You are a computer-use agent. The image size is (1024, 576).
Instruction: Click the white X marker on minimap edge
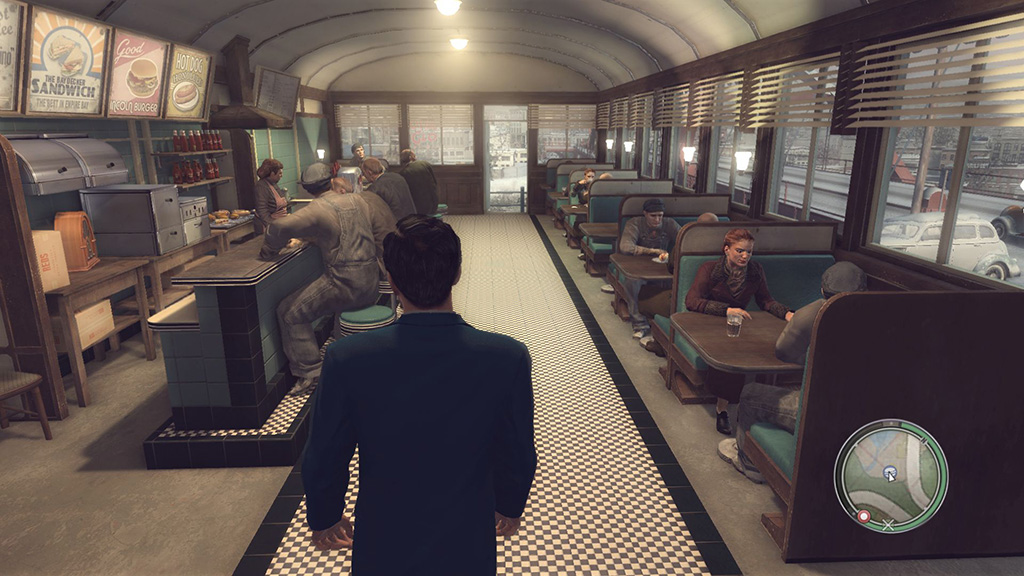point(886,523)
